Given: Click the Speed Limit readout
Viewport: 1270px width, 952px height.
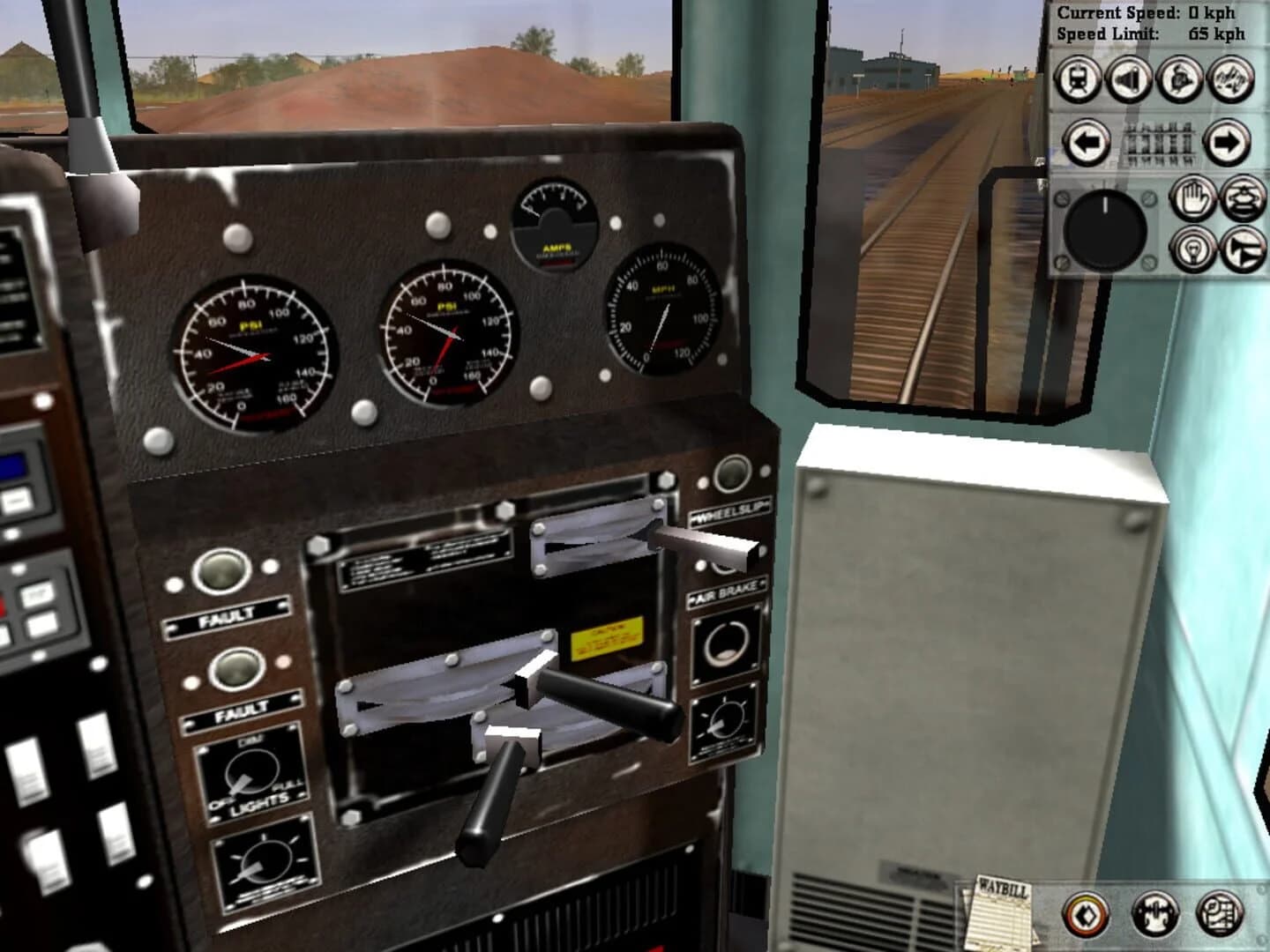Looking at the screenshot, I should (1151, 34).
